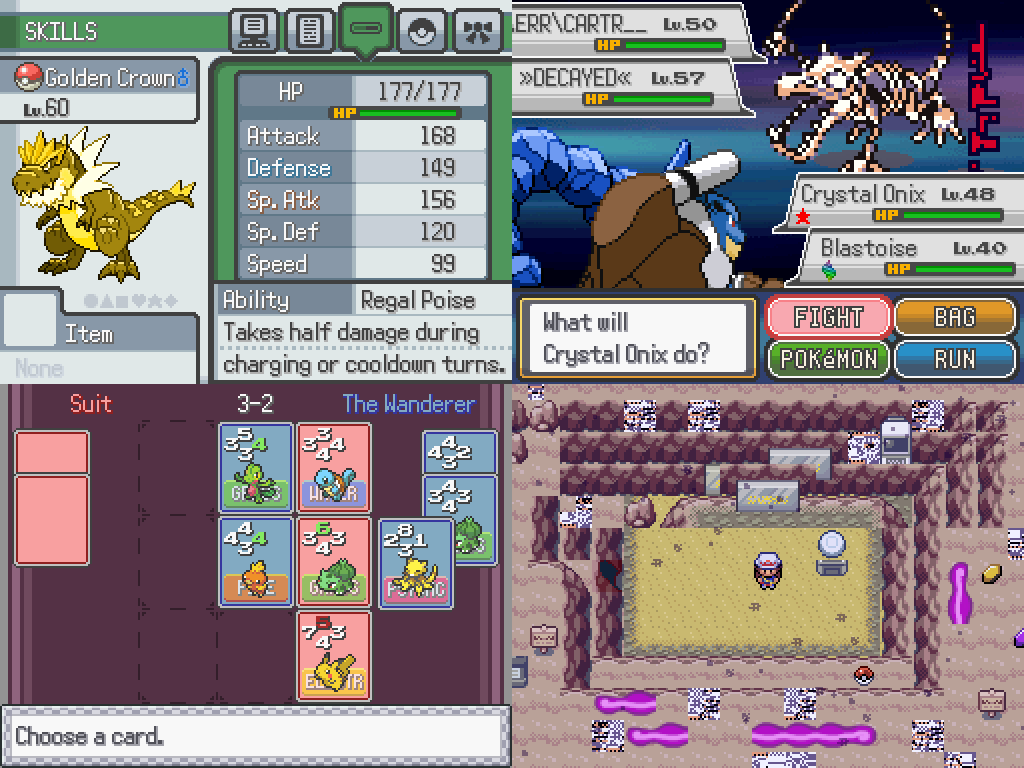Screen dimensions: 1024x768
Task: Switch to the Poké Ball summary tab
Action: pyautogui.click(x=422, y=31)
